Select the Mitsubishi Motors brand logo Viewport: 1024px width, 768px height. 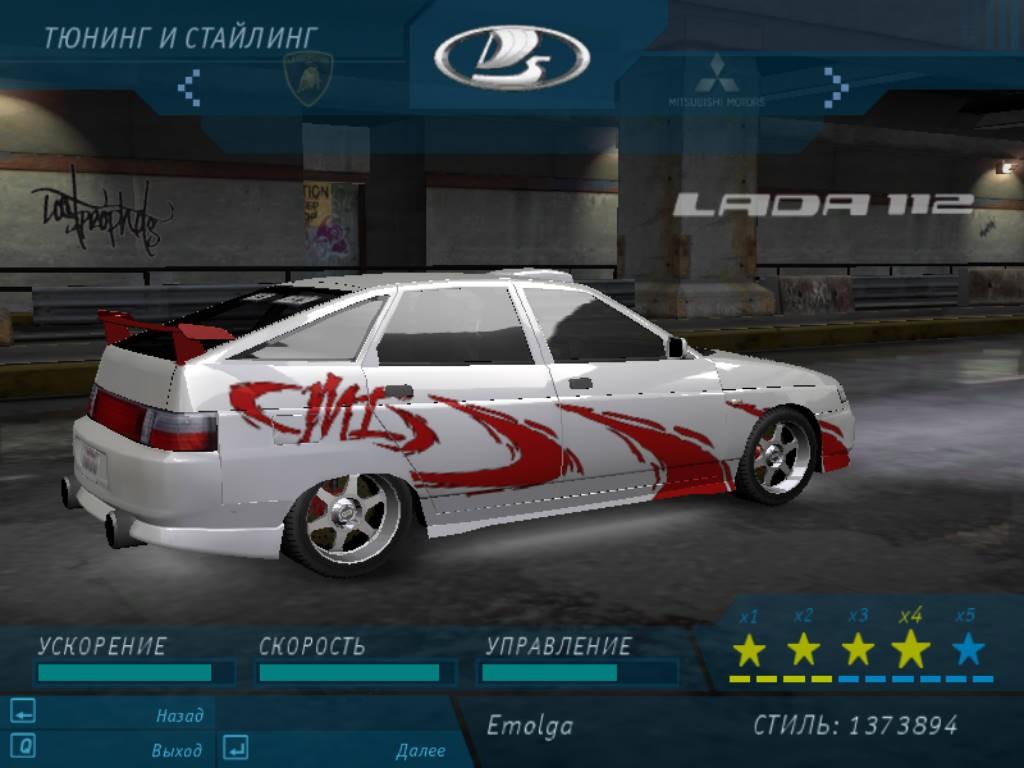(717, 80)
